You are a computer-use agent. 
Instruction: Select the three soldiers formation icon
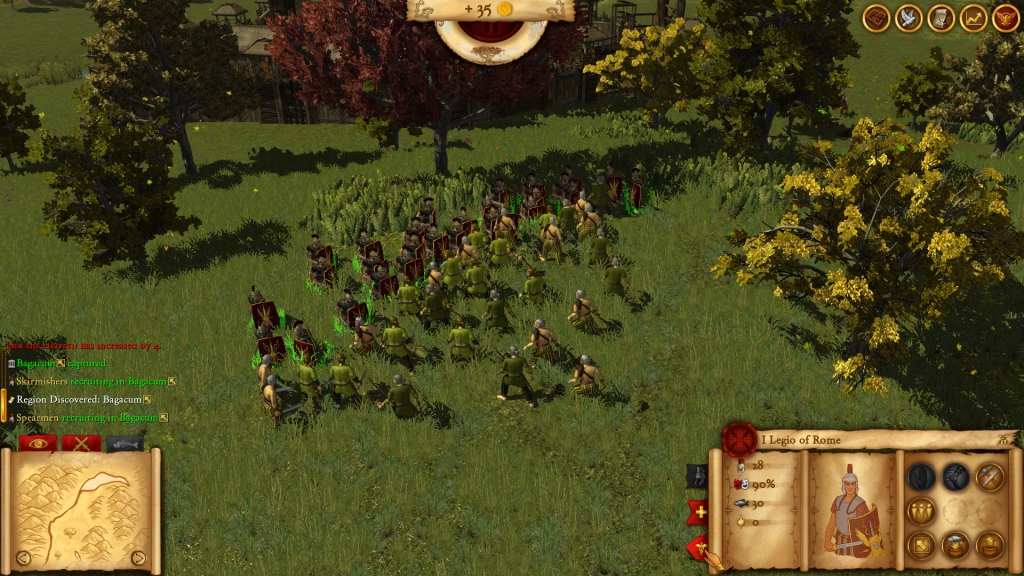[921, 511]
